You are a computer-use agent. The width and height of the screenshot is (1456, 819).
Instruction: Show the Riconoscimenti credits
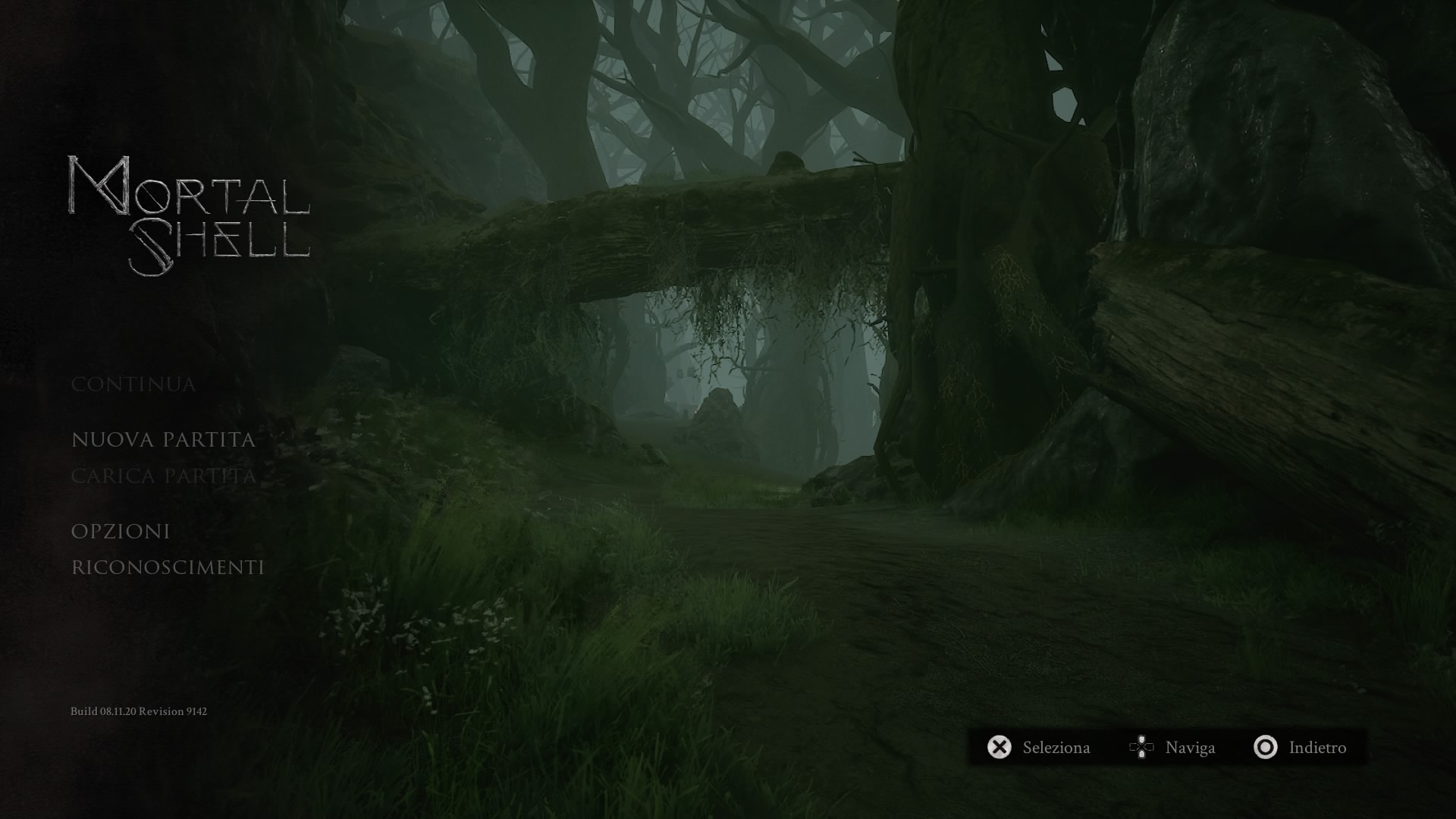(168, 568)
